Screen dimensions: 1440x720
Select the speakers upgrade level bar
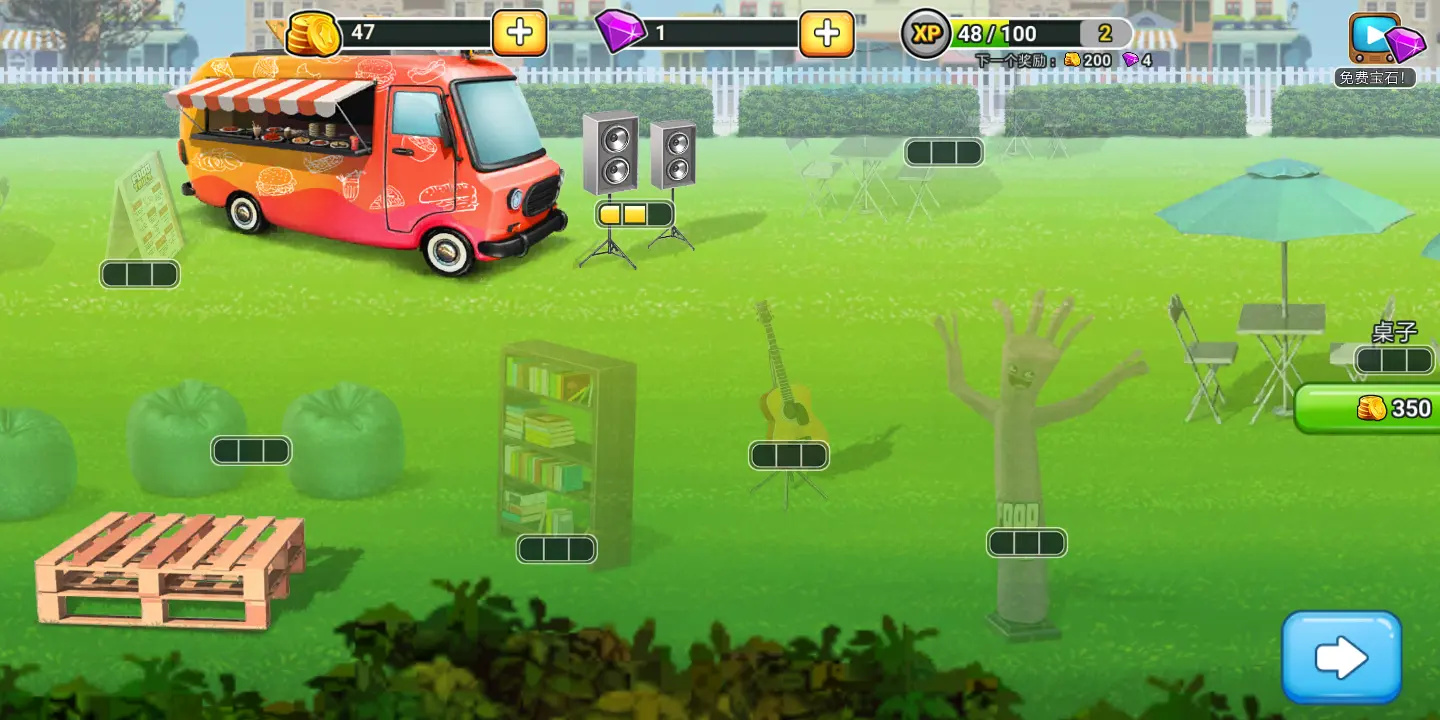click(635, 214)
